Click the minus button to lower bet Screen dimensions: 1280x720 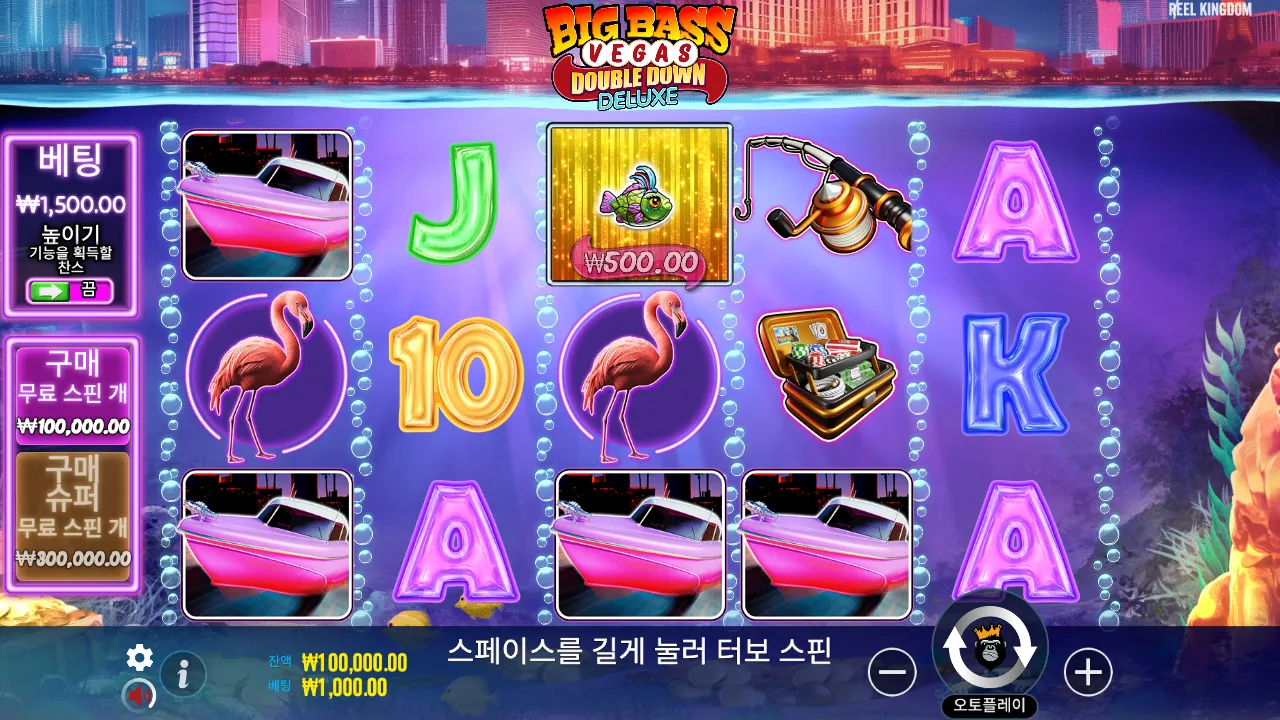(893, 672)
